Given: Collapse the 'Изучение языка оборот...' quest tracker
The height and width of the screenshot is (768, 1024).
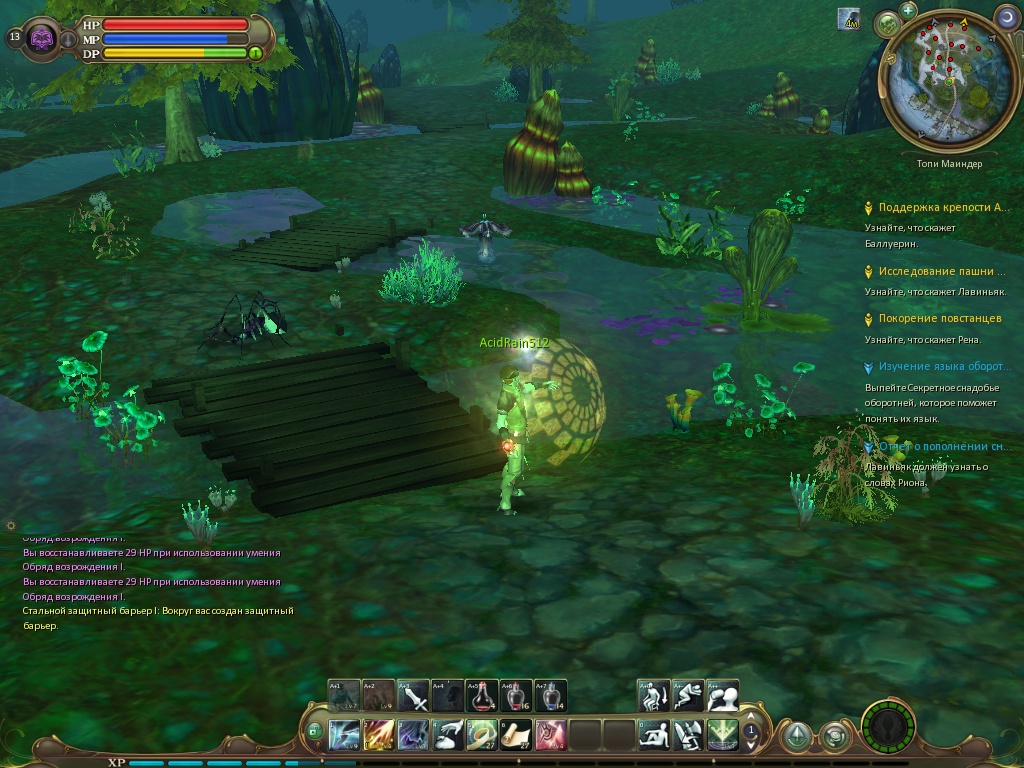Looking at the screenshot, I should [x=868, y=367].
